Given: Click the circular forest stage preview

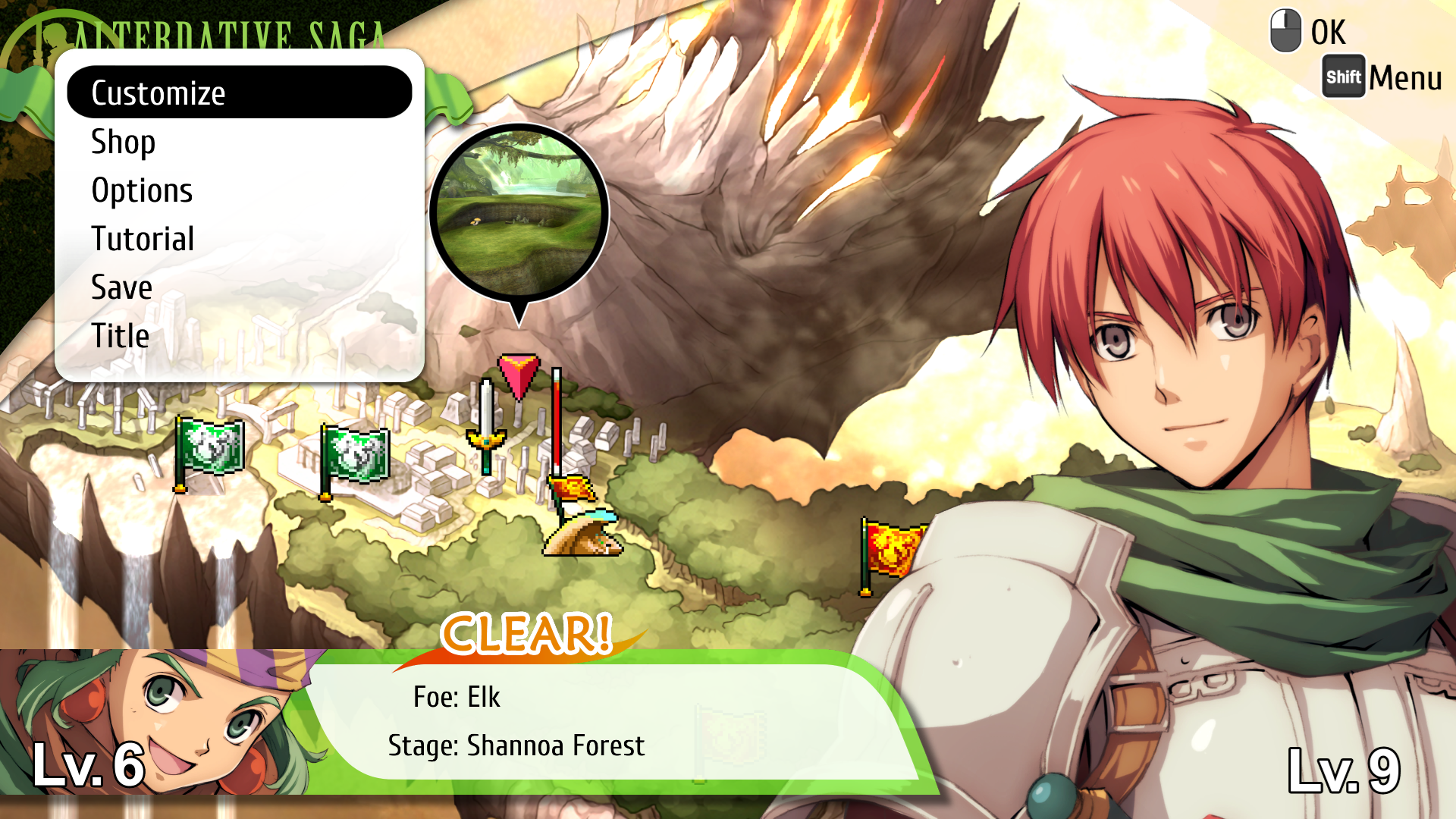Looking at the screenshot, I should point(519,211).
